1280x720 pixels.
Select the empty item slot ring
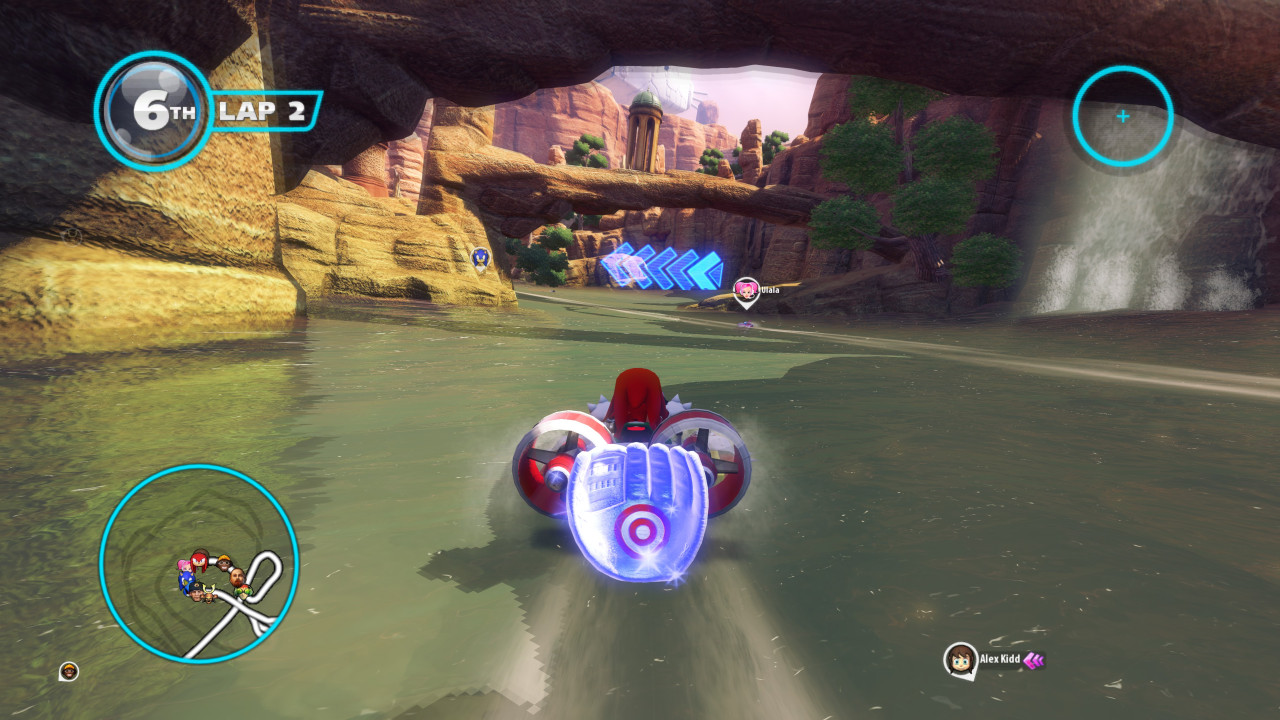(1122, 116)
